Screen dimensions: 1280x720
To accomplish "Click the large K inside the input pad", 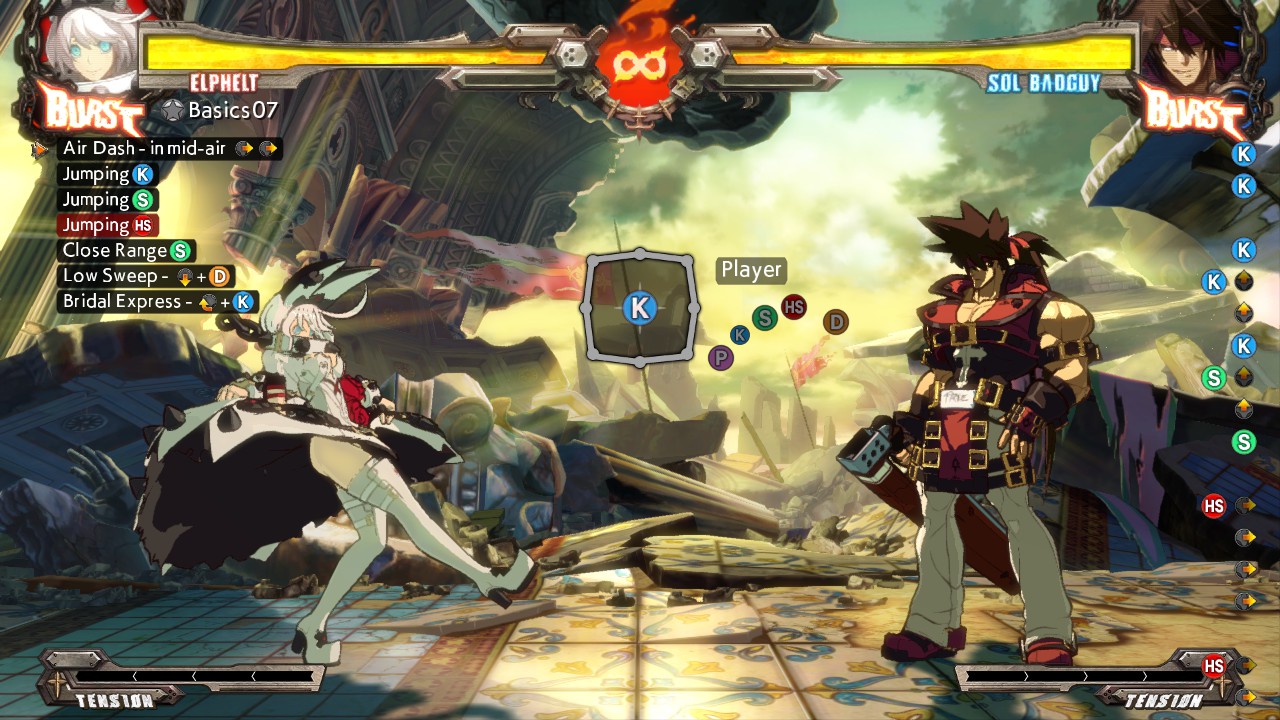I will click(x=639, y=308).
